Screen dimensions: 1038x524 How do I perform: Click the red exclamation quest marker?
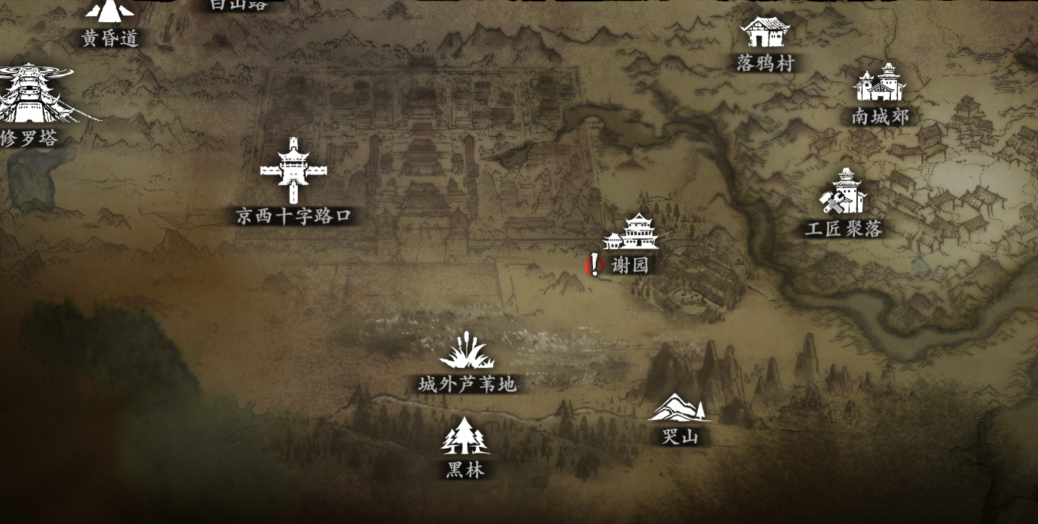pos(595,264)
